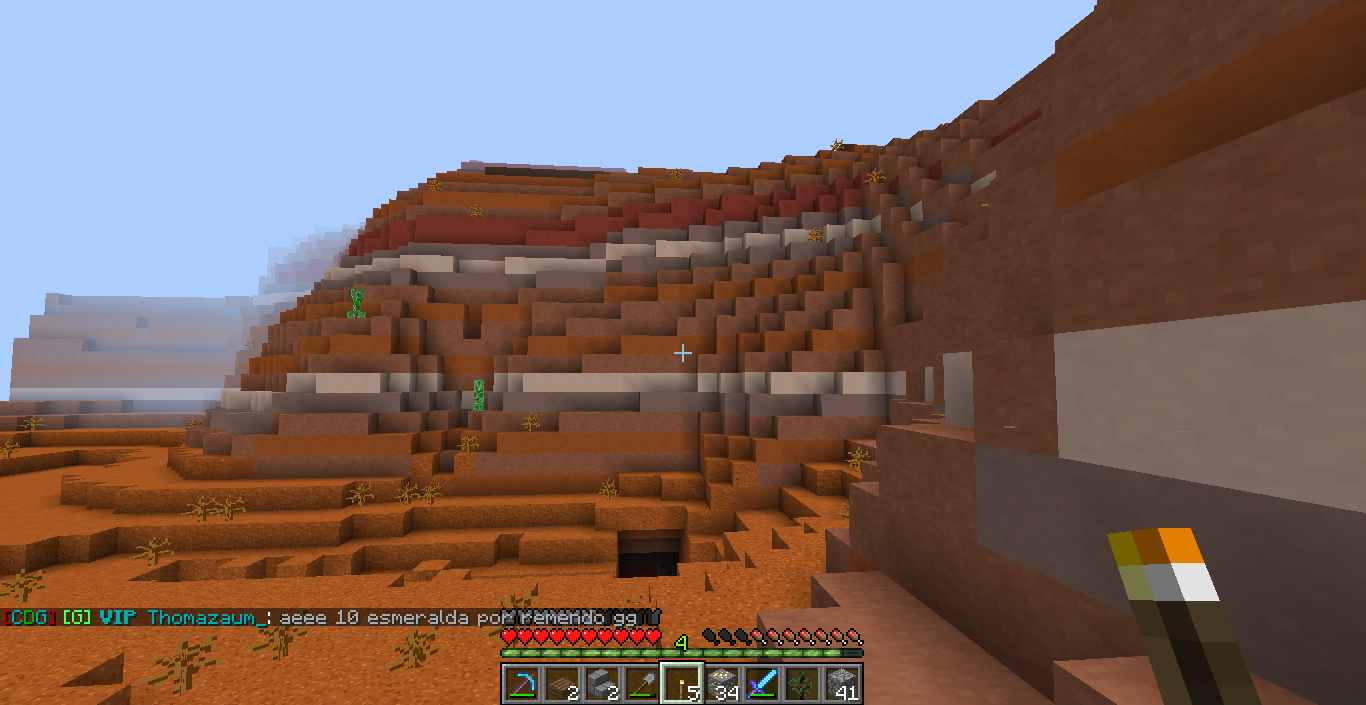Select the sapling hotbar slot
1366x705 pixels.
pyautogui.click(x=801, y=684)
